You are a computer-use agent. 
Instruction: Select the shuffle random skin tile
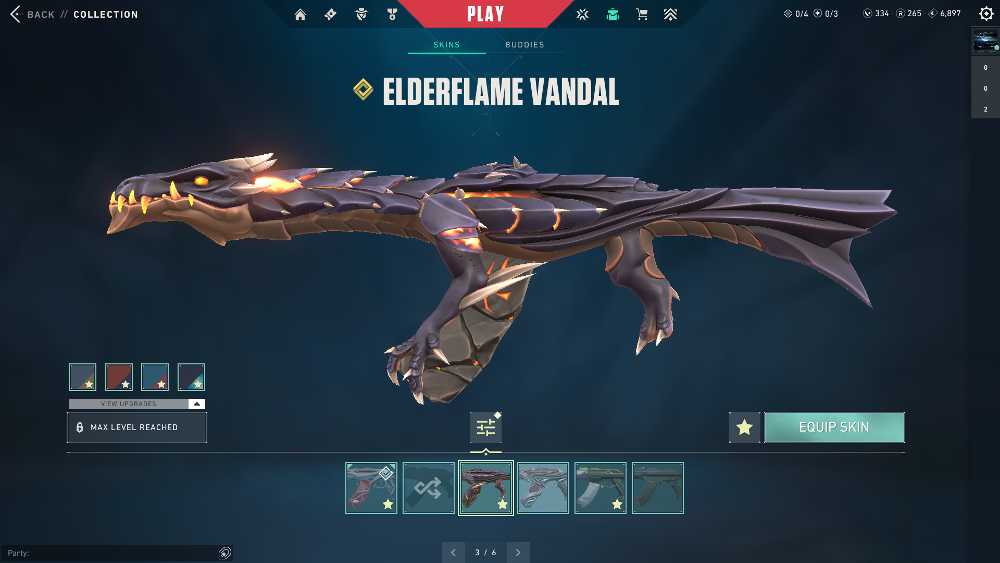pos(428,488)
